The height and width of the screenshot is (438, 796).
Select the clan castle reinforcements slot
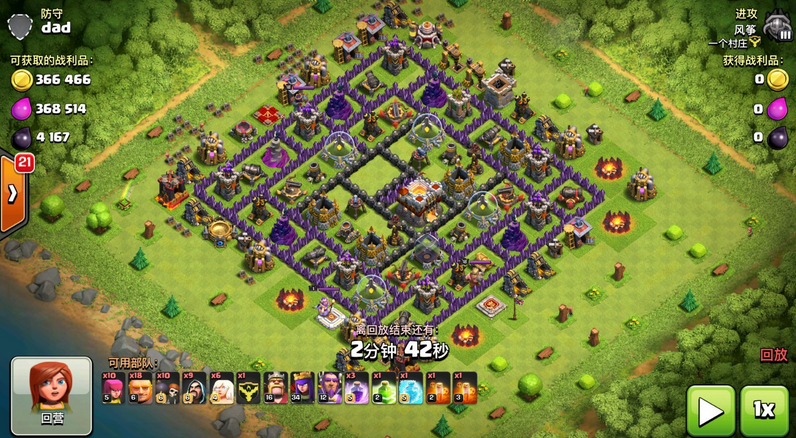click(248, 387)
